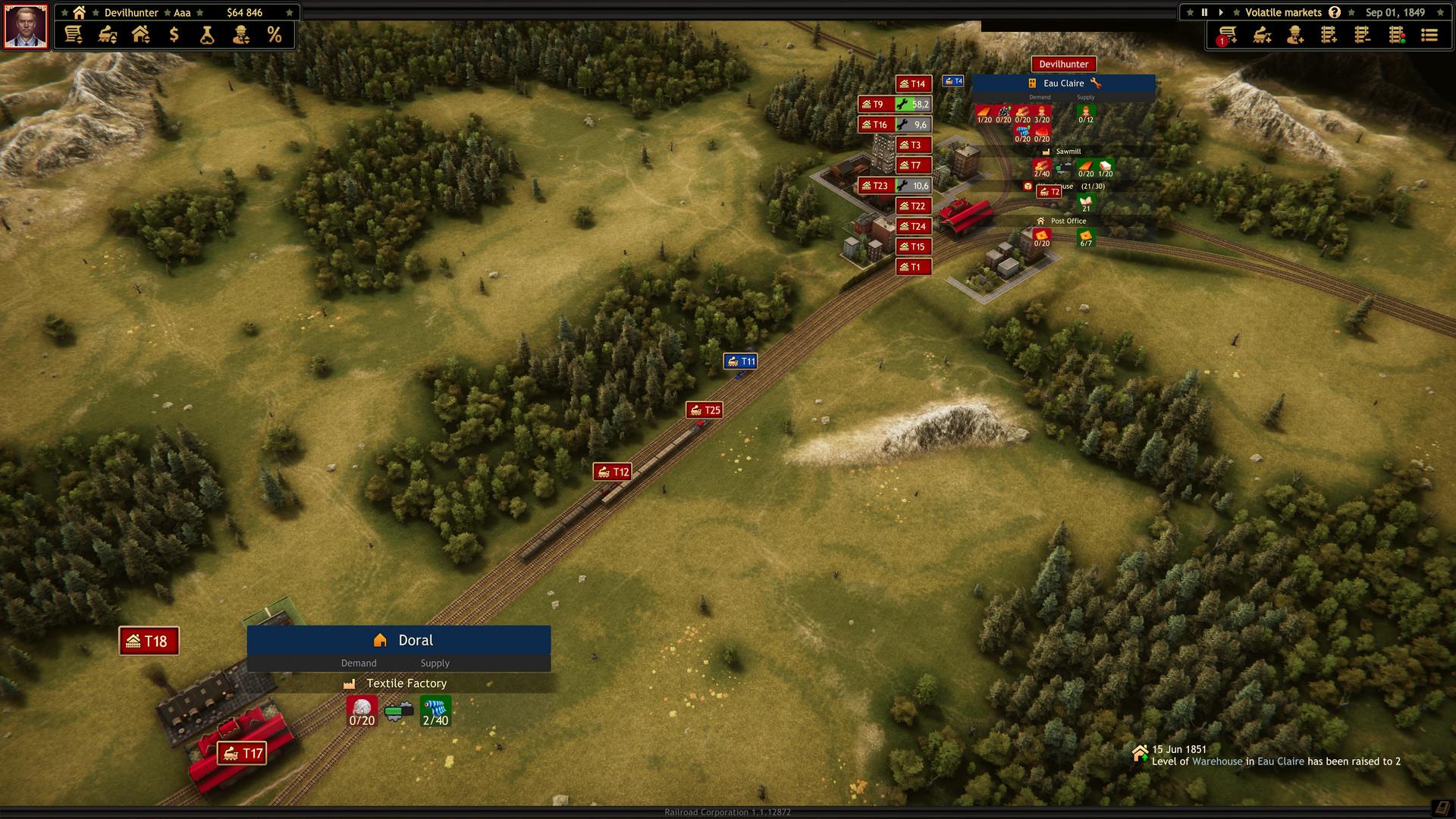Toggle the star left of Volatile markets
1456x819 pixels.
1236,12
